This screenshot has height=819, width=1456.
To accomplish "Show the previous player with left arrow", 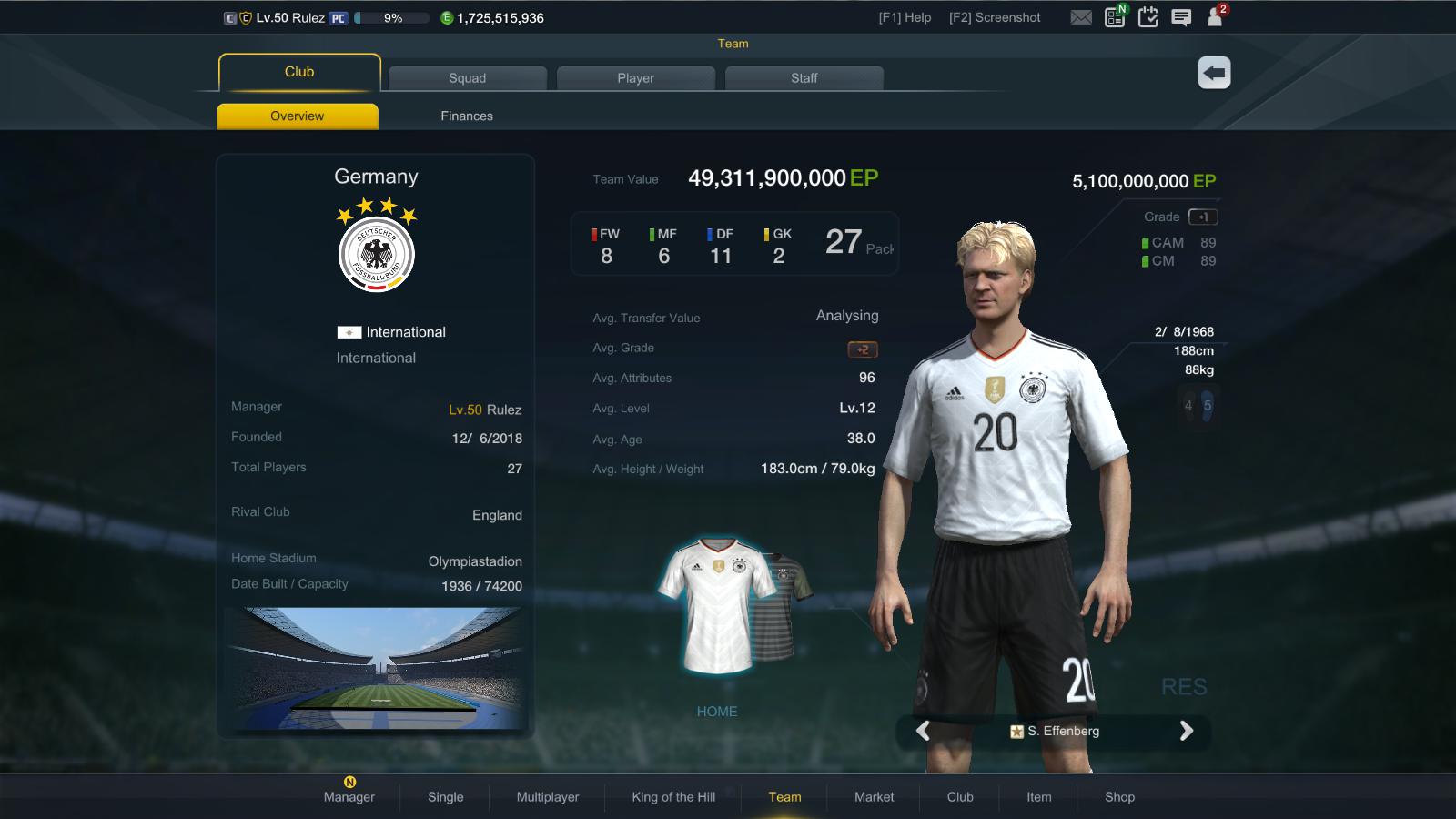I will tap(923, 731).
